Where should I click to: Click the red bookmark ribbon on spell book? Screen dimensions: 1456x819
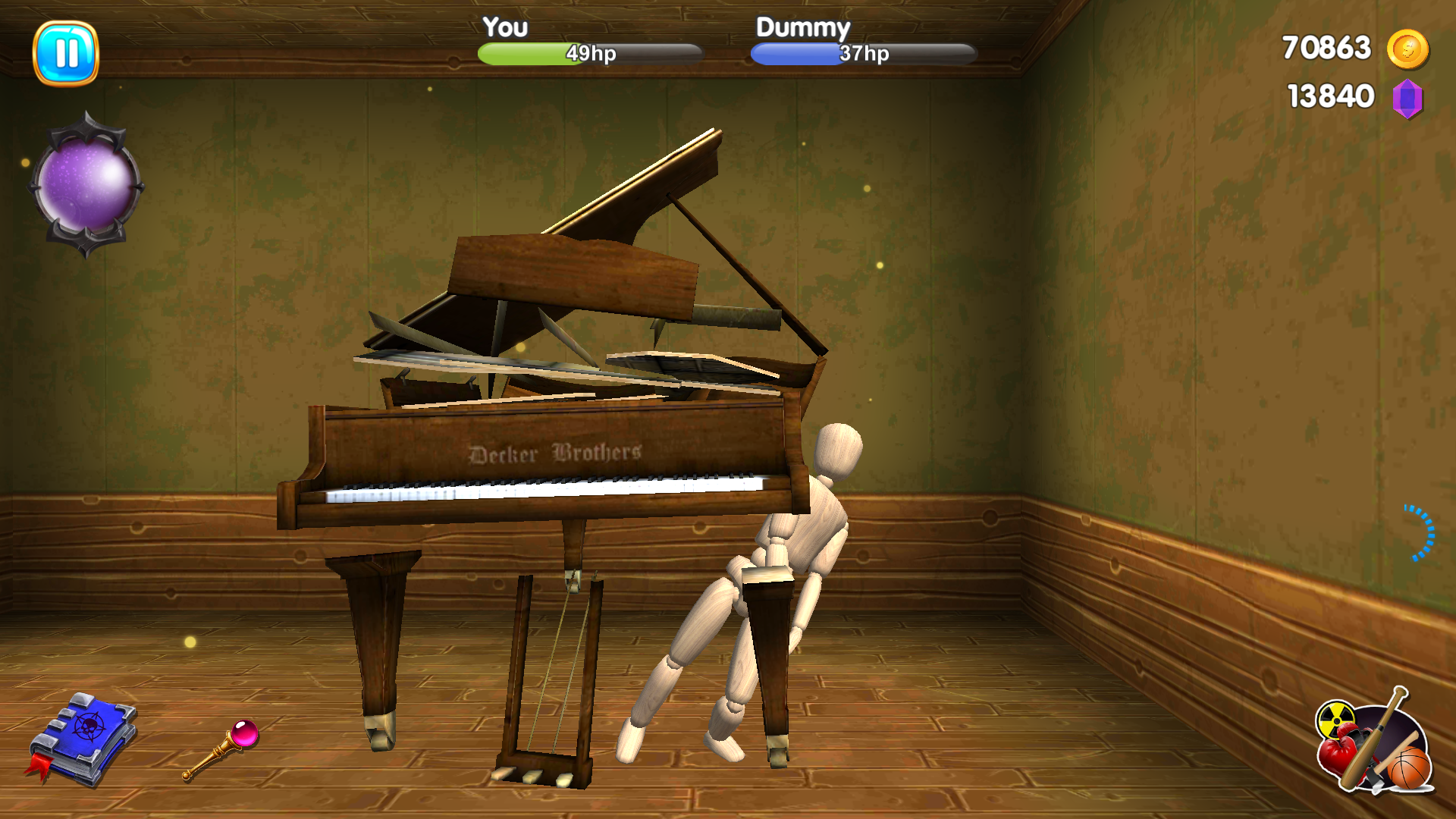[x=36, y=768]
